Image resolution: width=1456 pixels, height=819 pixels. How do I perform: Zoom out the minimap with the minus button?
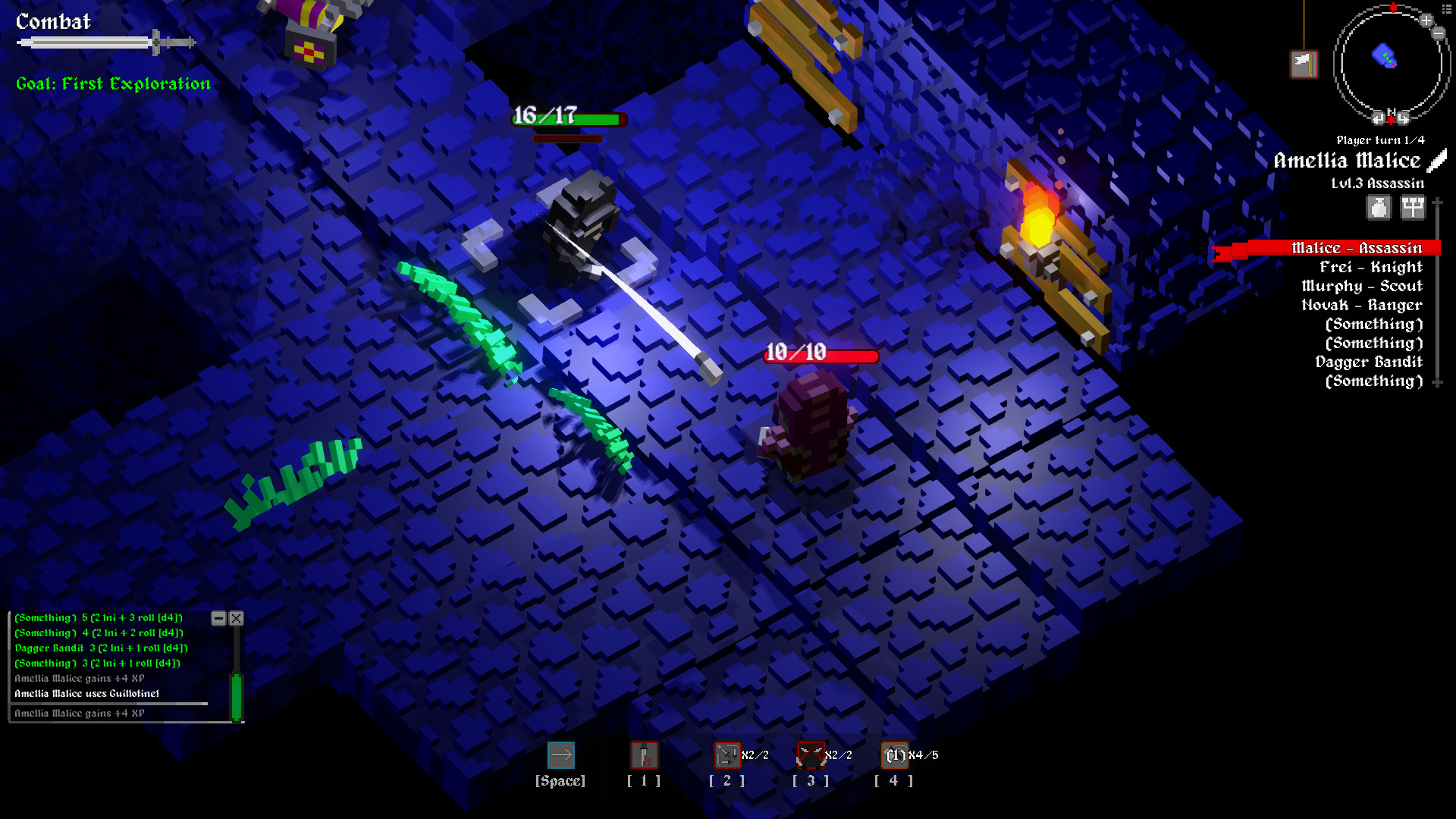click(1439, 33)
